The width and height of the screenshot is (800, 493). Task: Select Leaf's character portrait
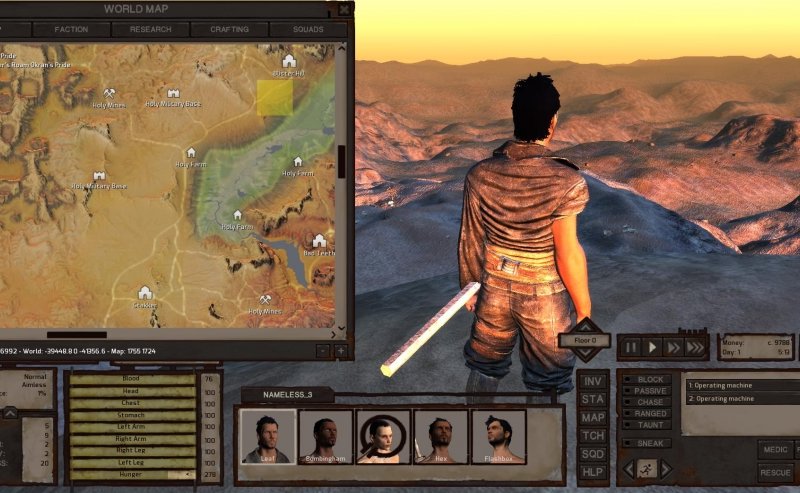coord(266,437)
